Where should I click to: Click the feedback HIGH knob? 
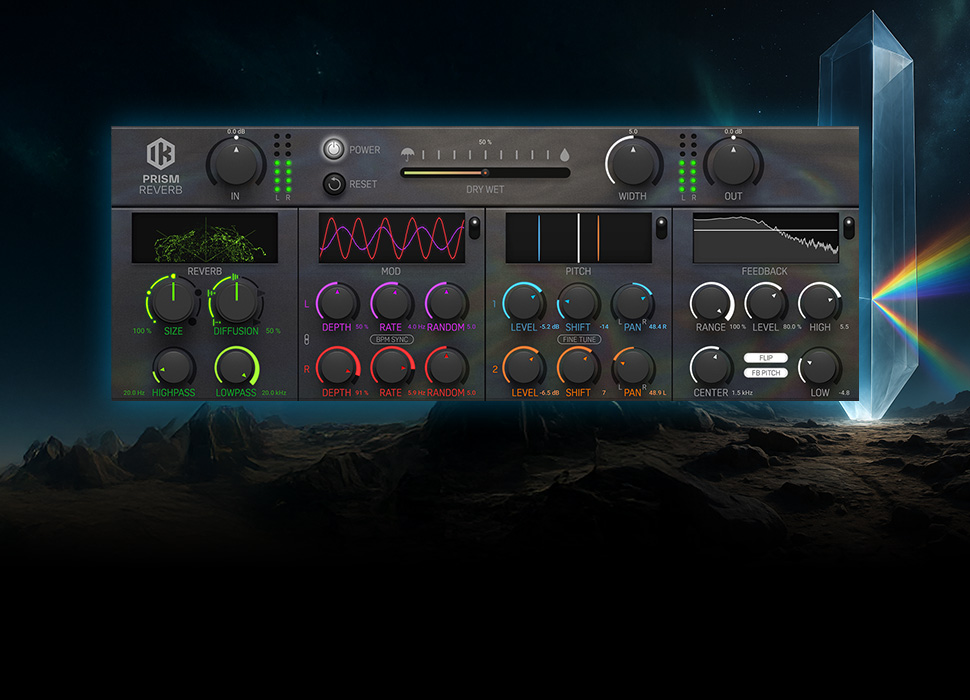pos(820,302)
